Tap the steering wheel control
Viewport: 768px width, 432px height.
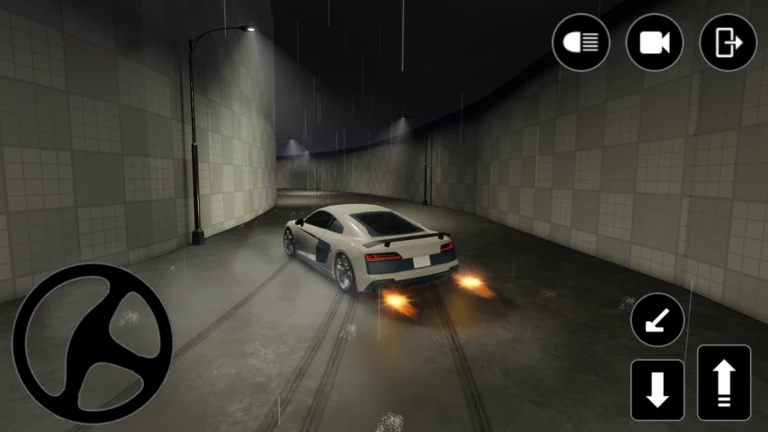click(92, 343)
